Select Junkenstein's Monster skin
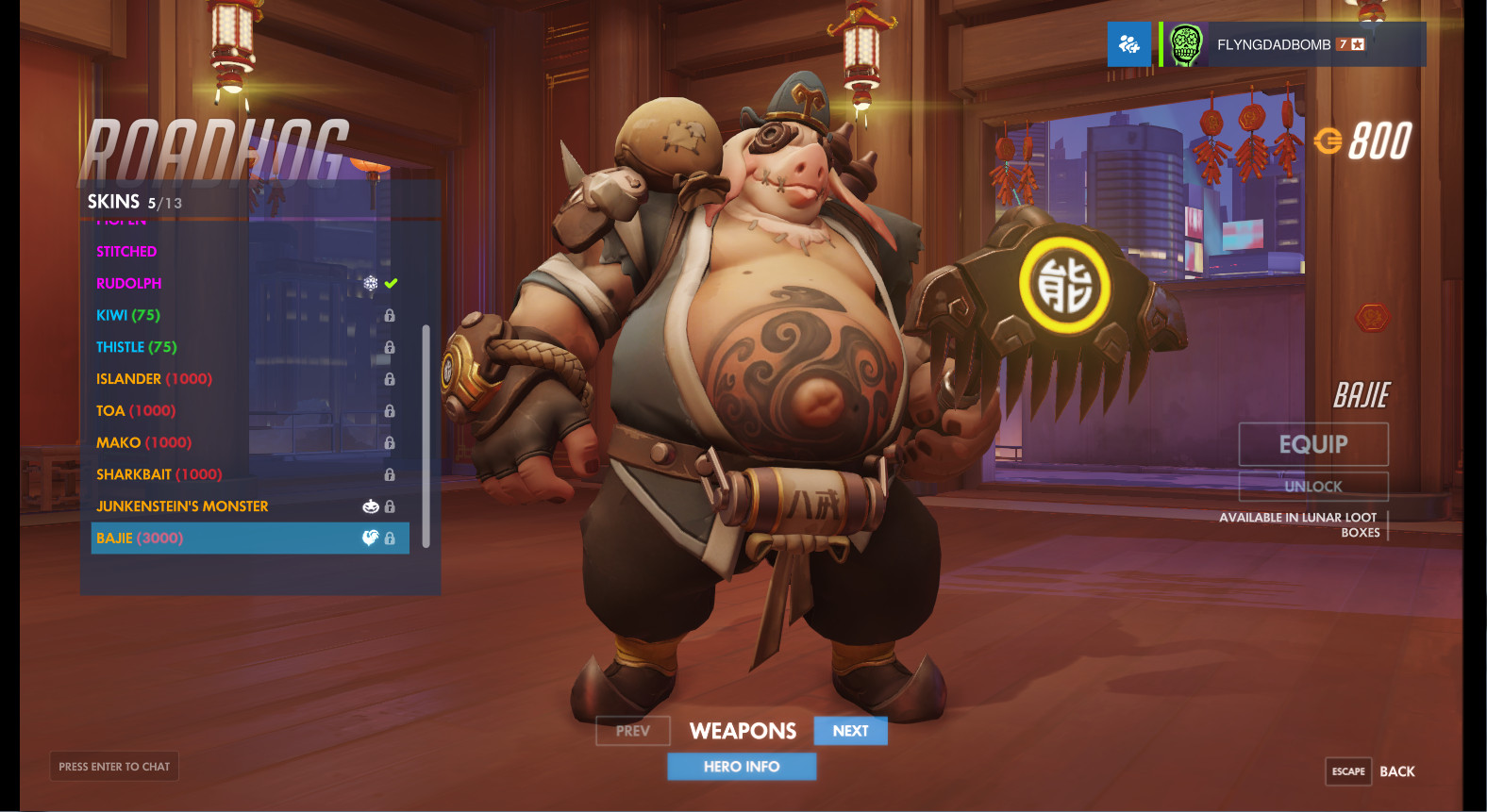The image size is (1487, 812). coord(182,506)
